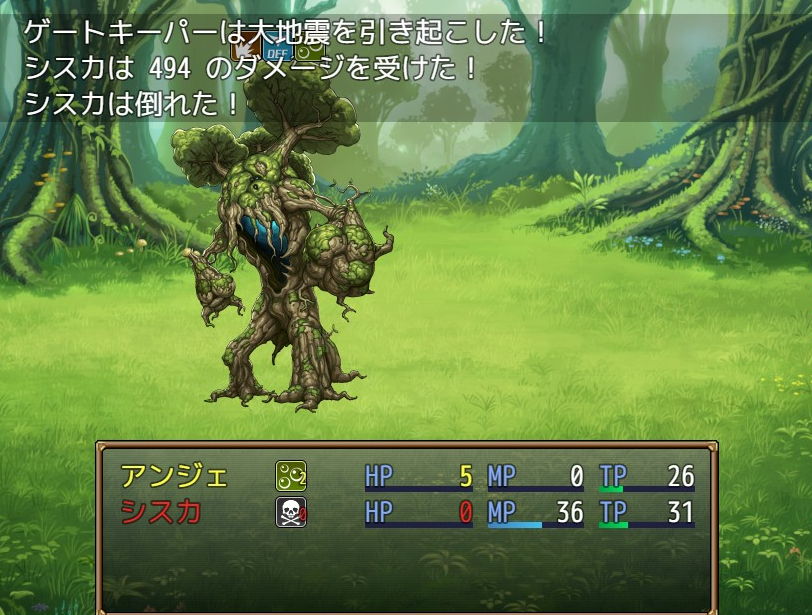Click the green bubble status icon beside アンジェ
The image size is (812, 615).
290,476
